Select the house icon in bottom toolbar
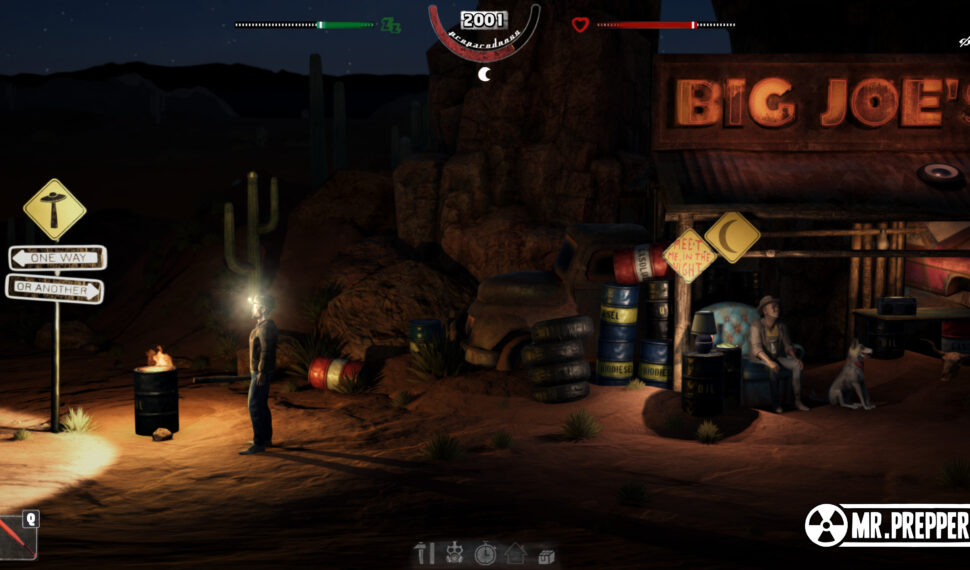The image size is (970, 570). coord(515,553)
